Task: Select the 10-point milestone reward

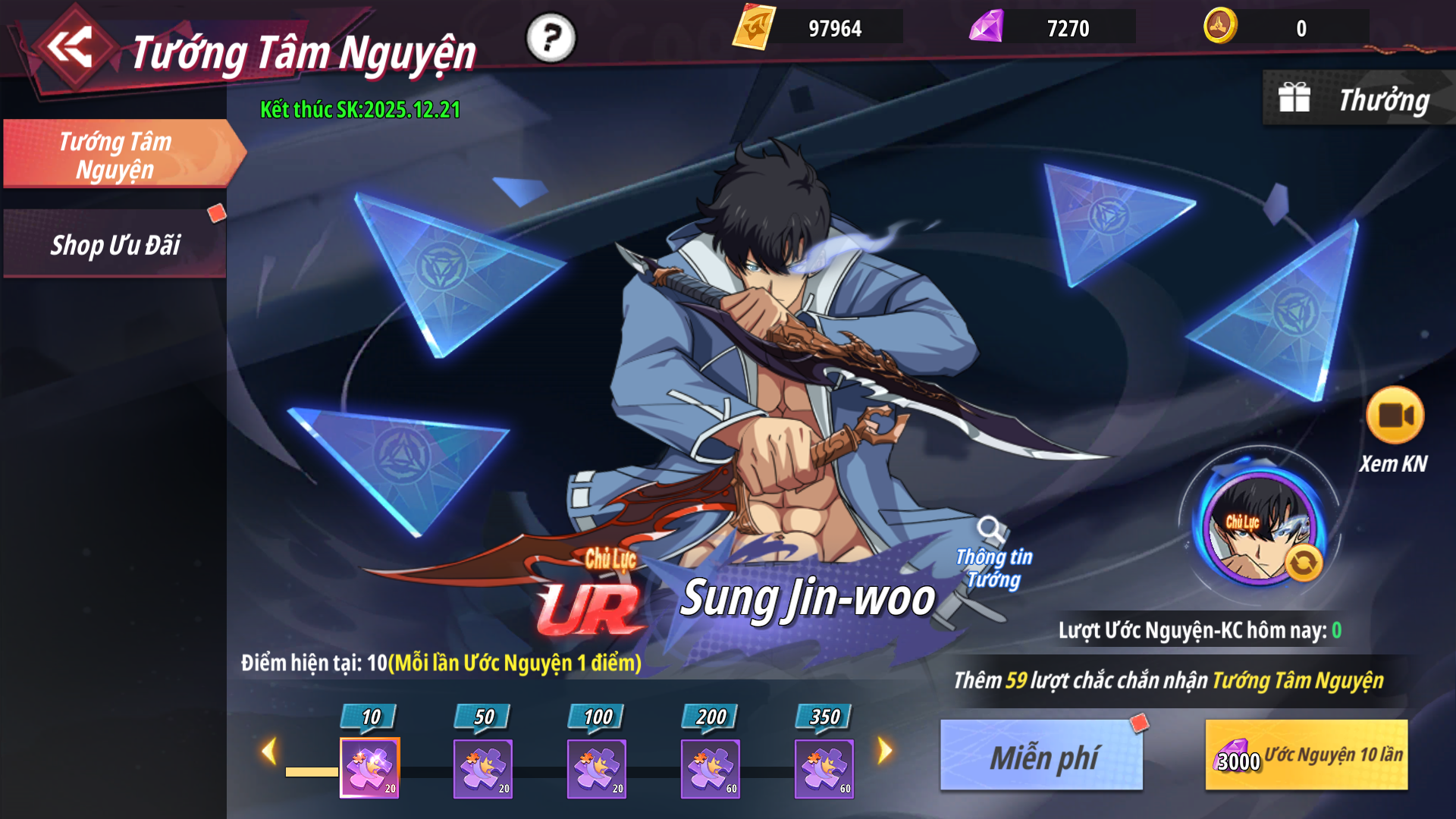Action: (370, 767)
